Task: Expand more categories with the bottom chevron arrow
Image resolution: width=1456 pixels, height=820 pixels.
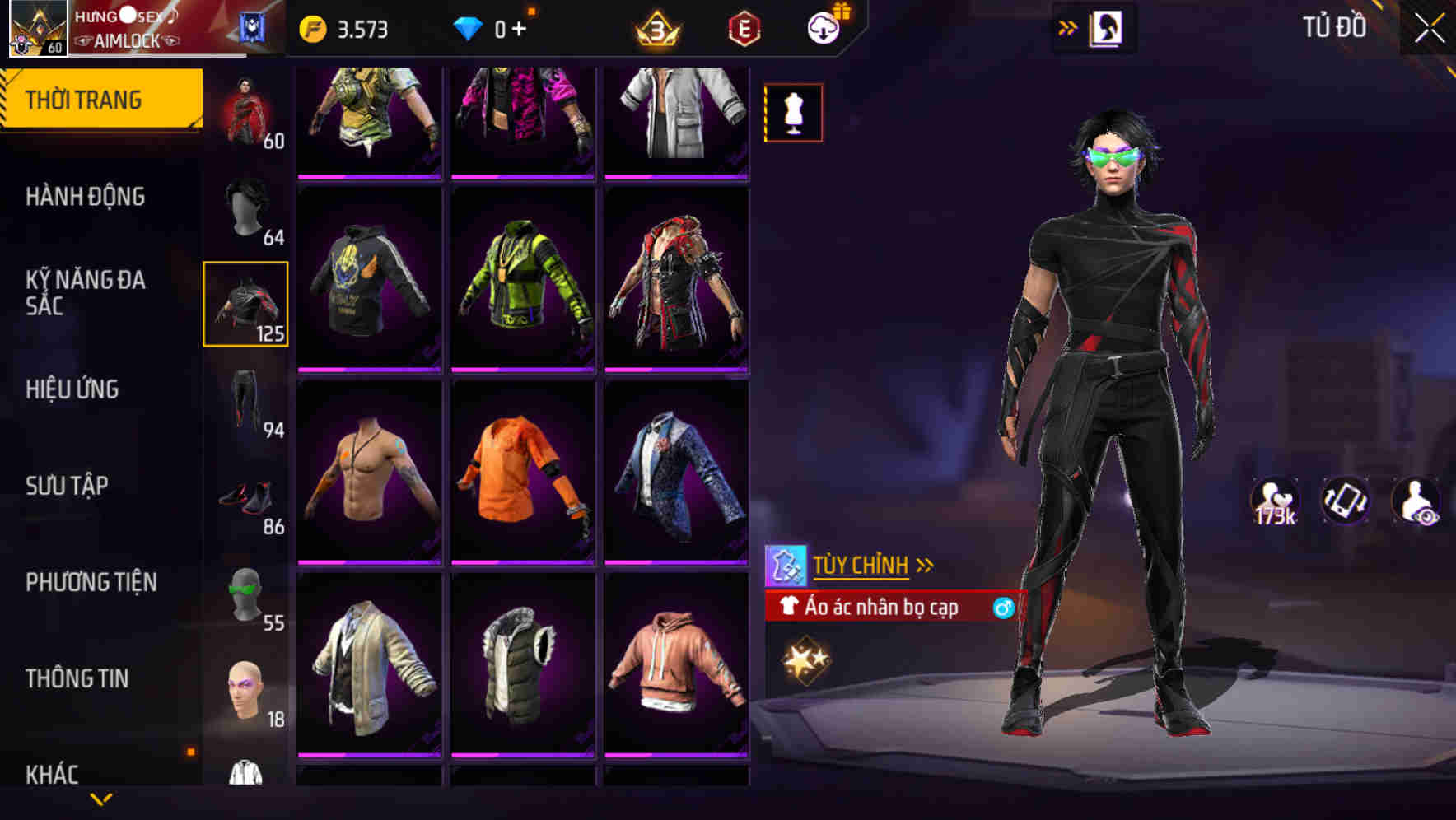Action: [x=100, y=799]
